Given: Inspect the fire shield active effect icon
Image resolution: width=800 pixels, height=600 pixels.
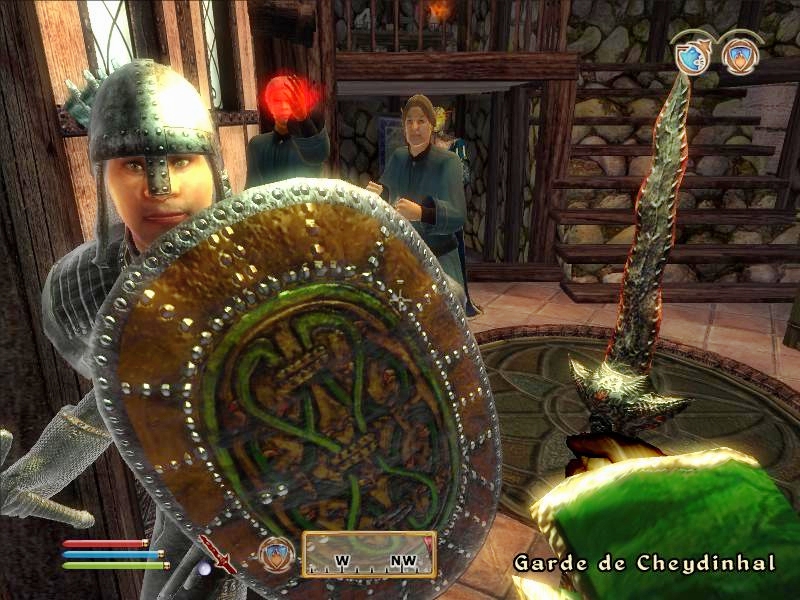Looking at the screenshot, I should [738, 57].
